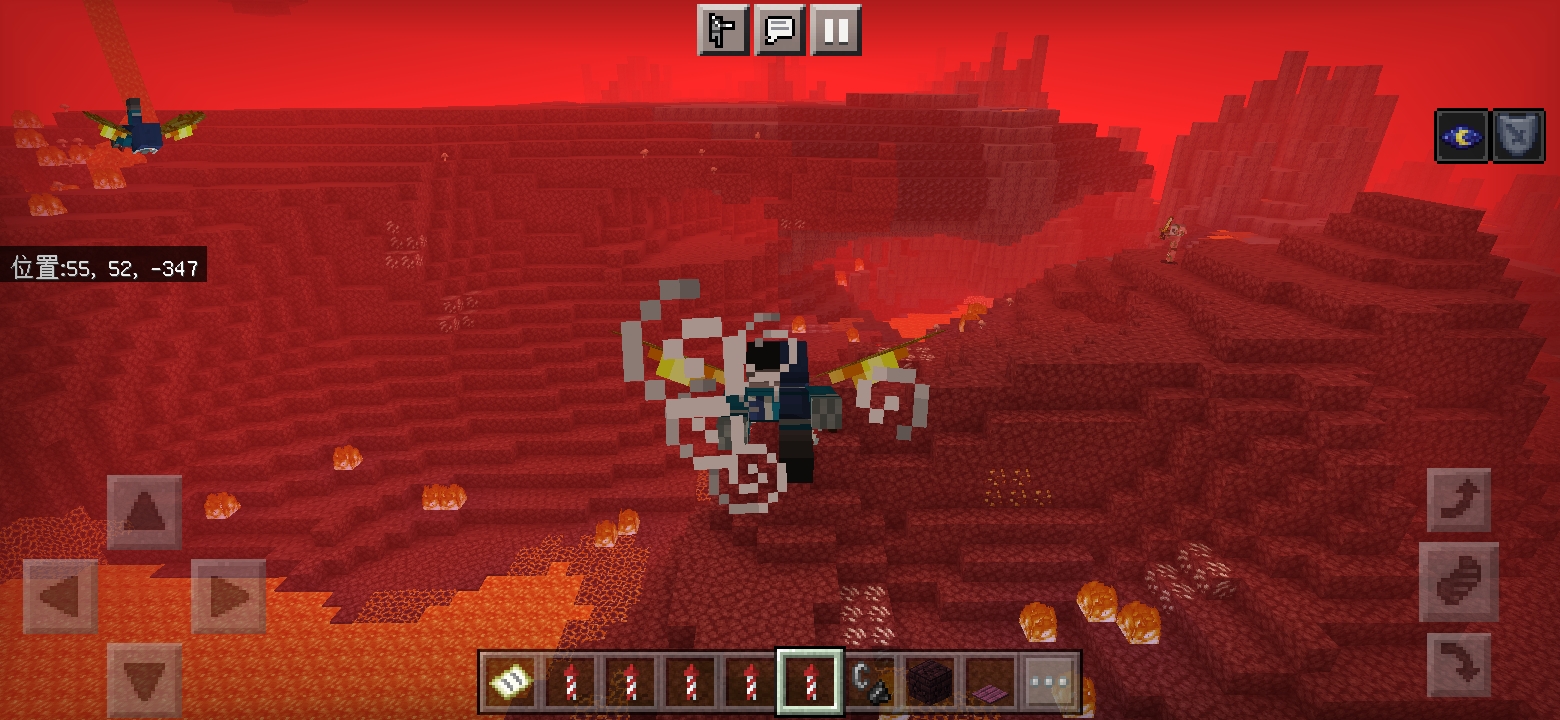Select the paper item hotbar slot

click(x=510, y=683)
